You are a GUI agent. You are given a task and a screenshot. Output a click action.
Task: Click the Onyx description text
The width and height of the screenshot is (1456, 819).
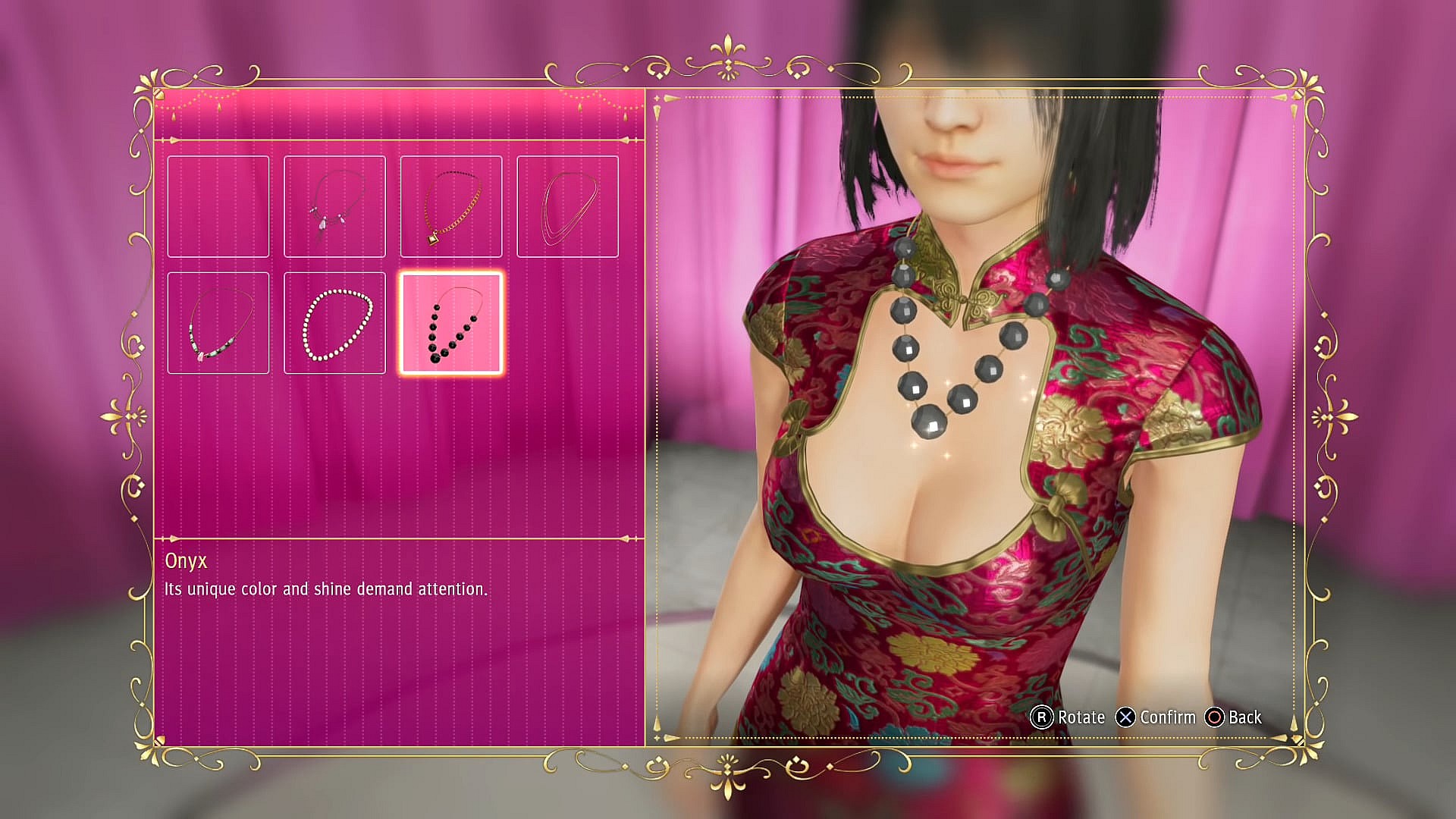click(328, 588)
